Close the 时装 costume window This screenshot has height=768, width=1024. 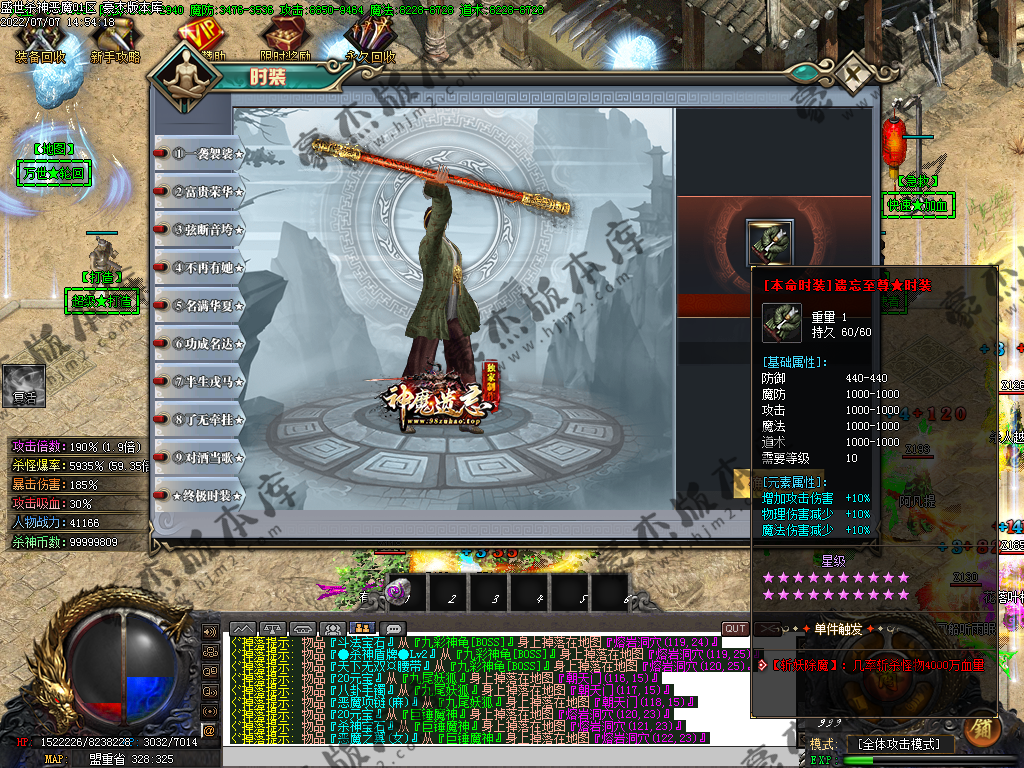pyautogui.click(x=855, y=75)
